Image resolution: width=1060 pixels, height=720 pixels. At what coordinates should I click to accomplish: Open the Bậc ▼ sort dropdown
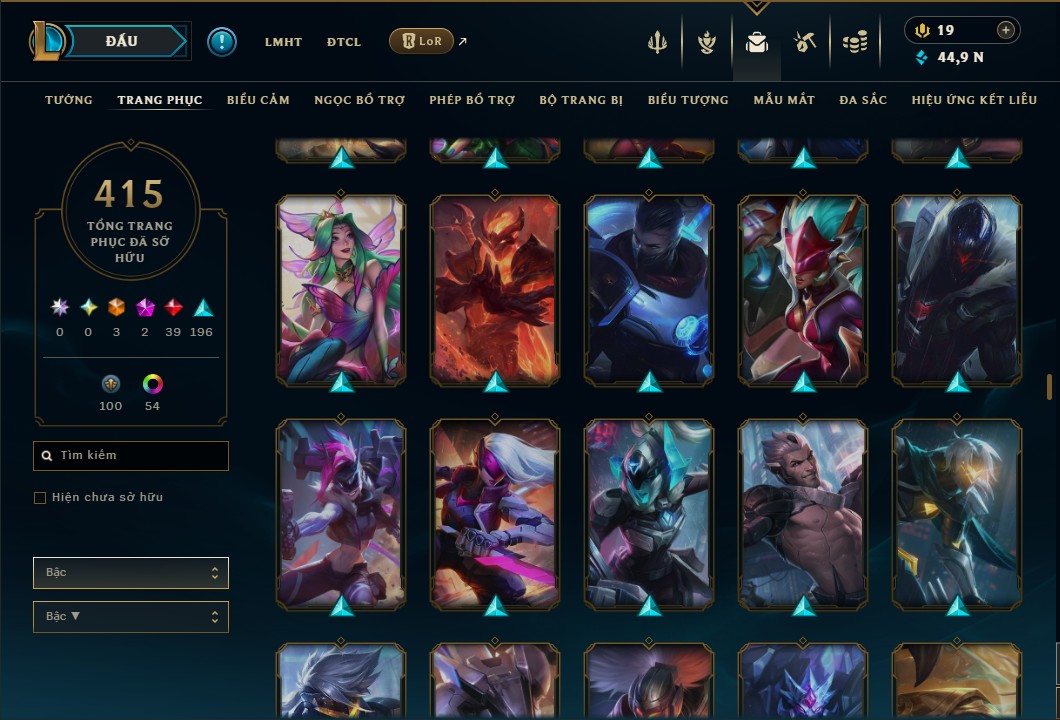tap(131, 616)
